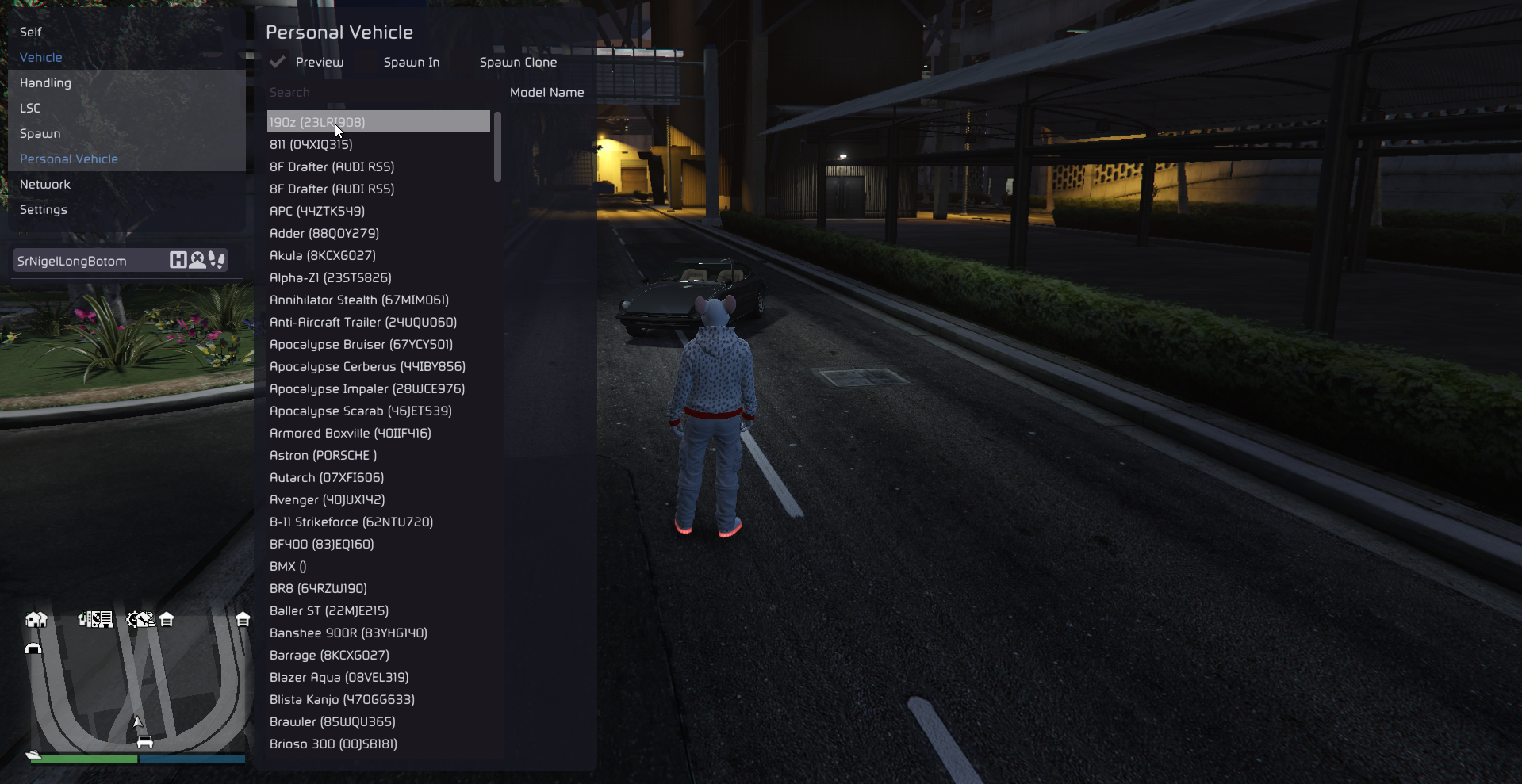Enable Spawn In for the vehicle
The image size is (1522, 784).
pos(411,62)
